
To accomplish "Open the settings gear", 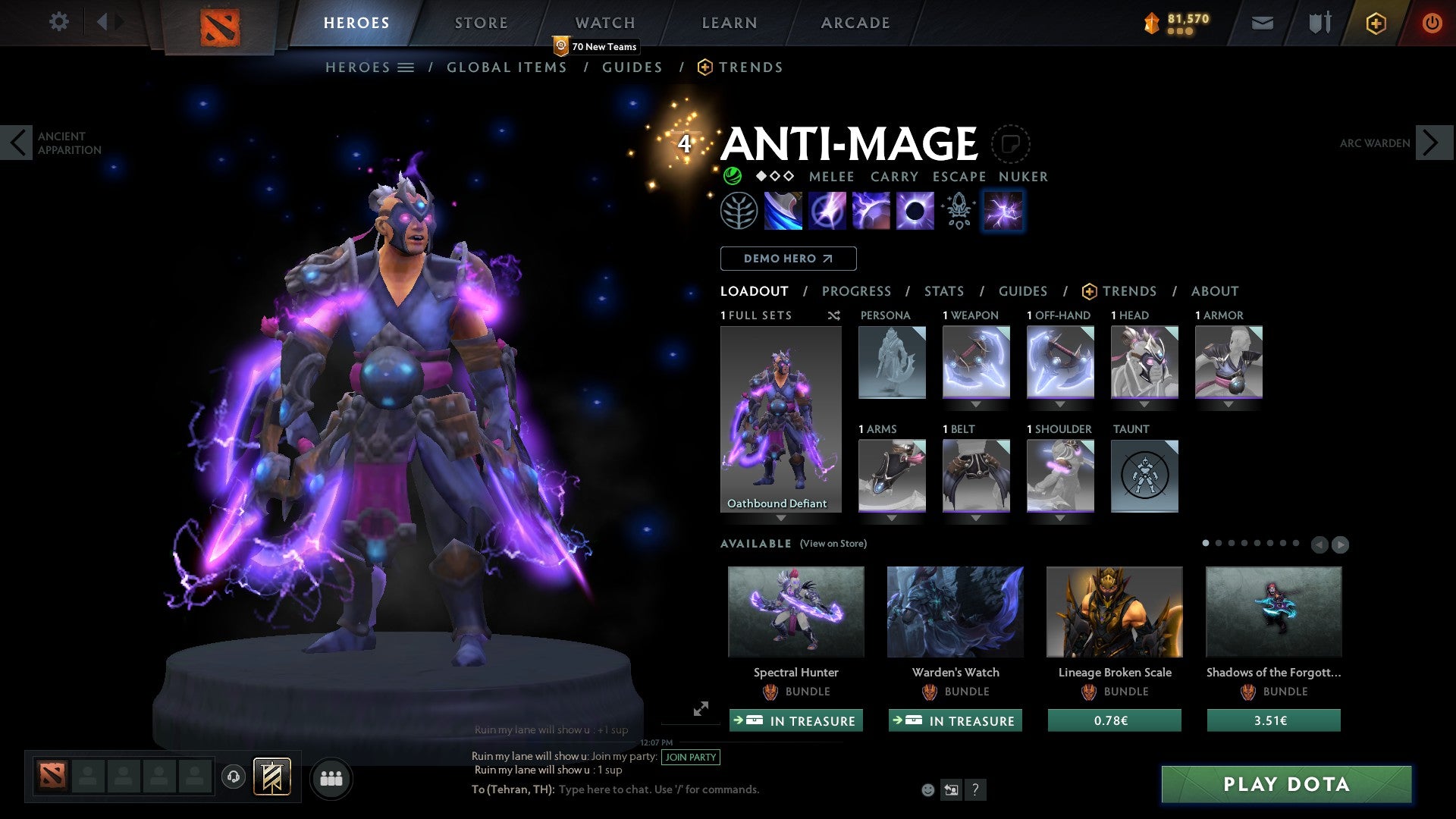I will tap(58, 22).
